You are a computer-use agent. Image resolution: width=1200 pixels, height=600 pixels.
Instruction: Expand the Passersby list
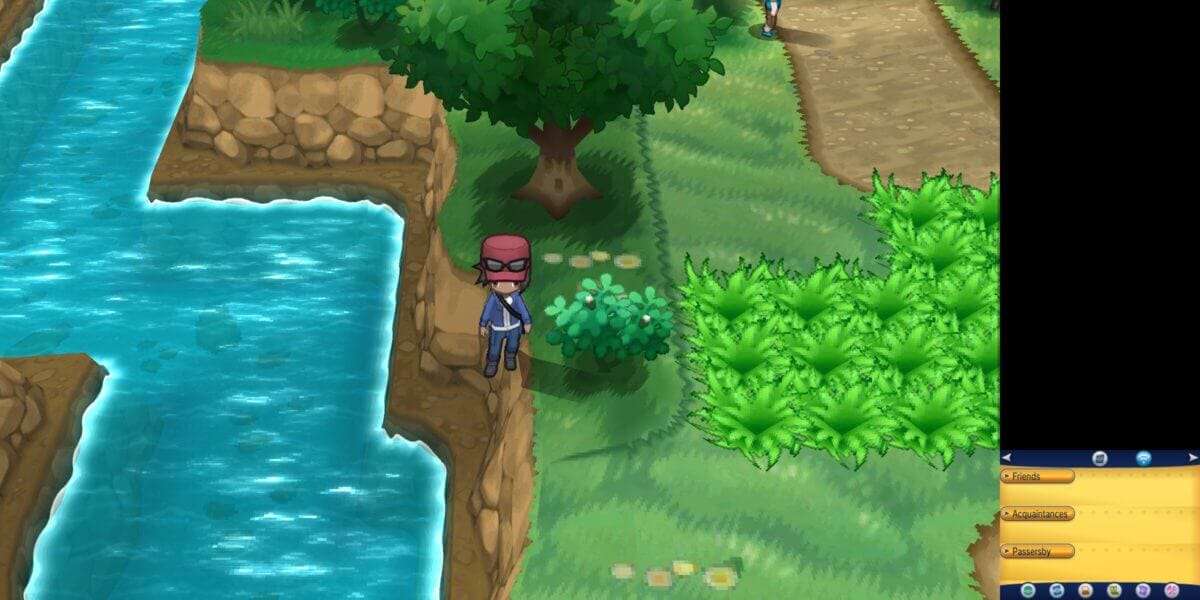point(1037,551)
